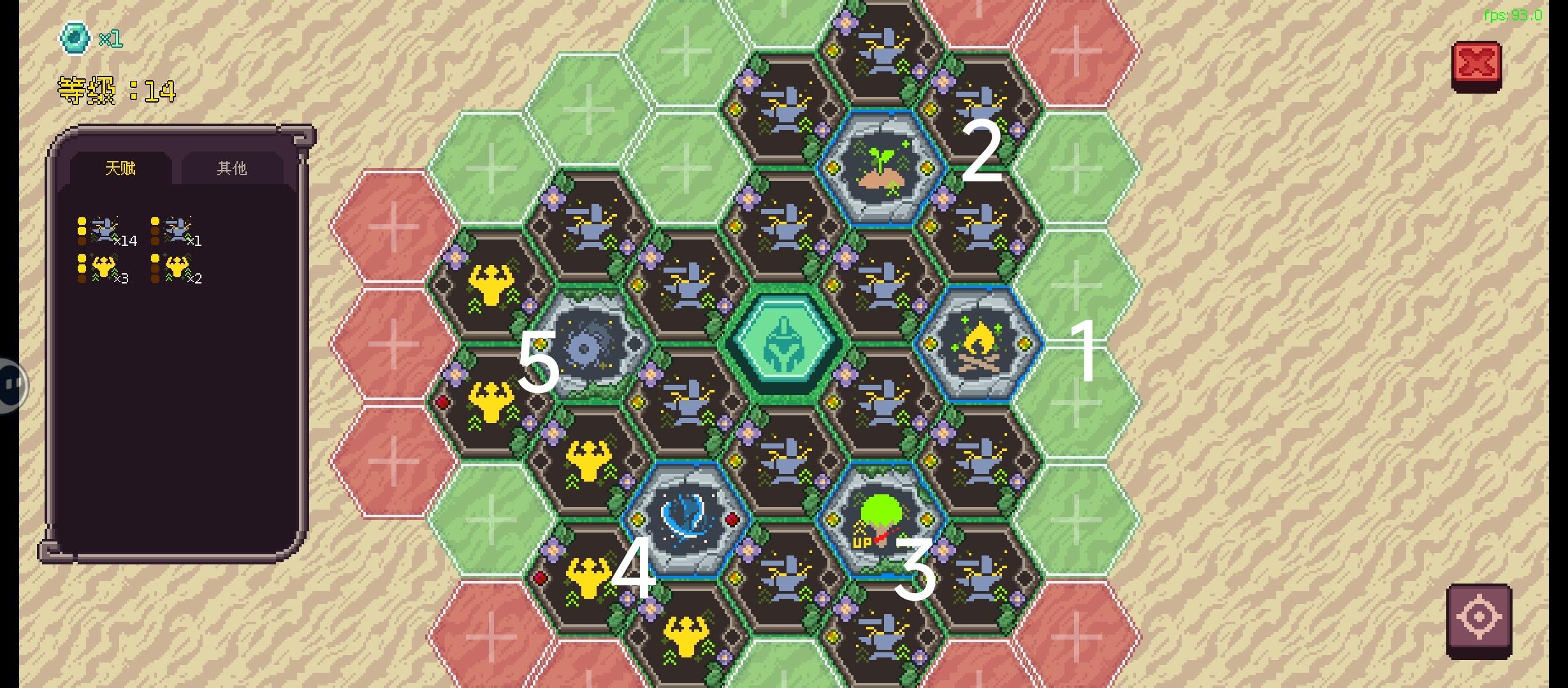The height and width of the screenshot is (688, 1568).
Task: Switch to the 天赋 tab
Action: pyautogui.click(x=122, y=168)
